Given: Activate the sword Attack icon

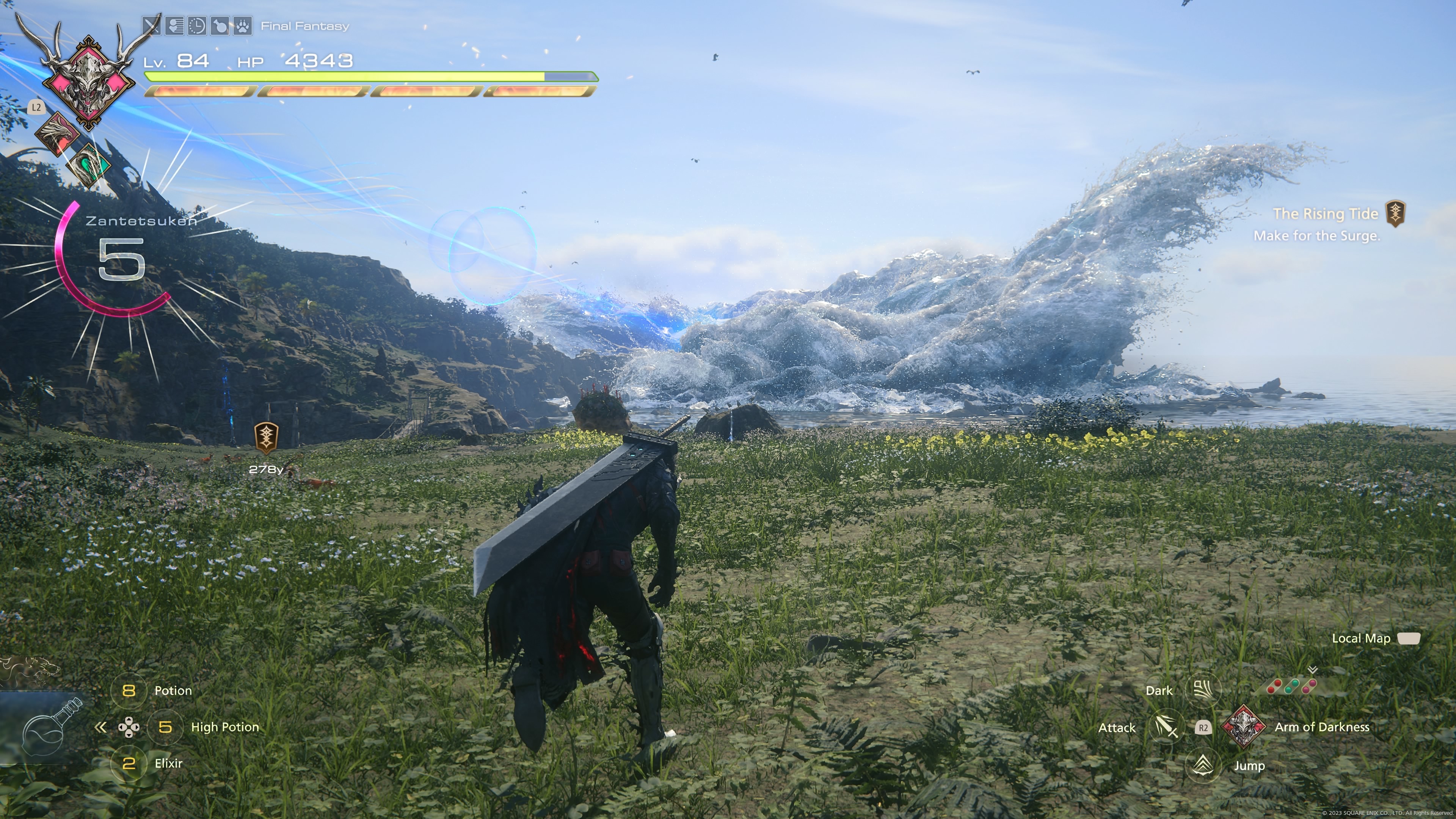Looking at the screenshot, I should [x=1166, y=727].
